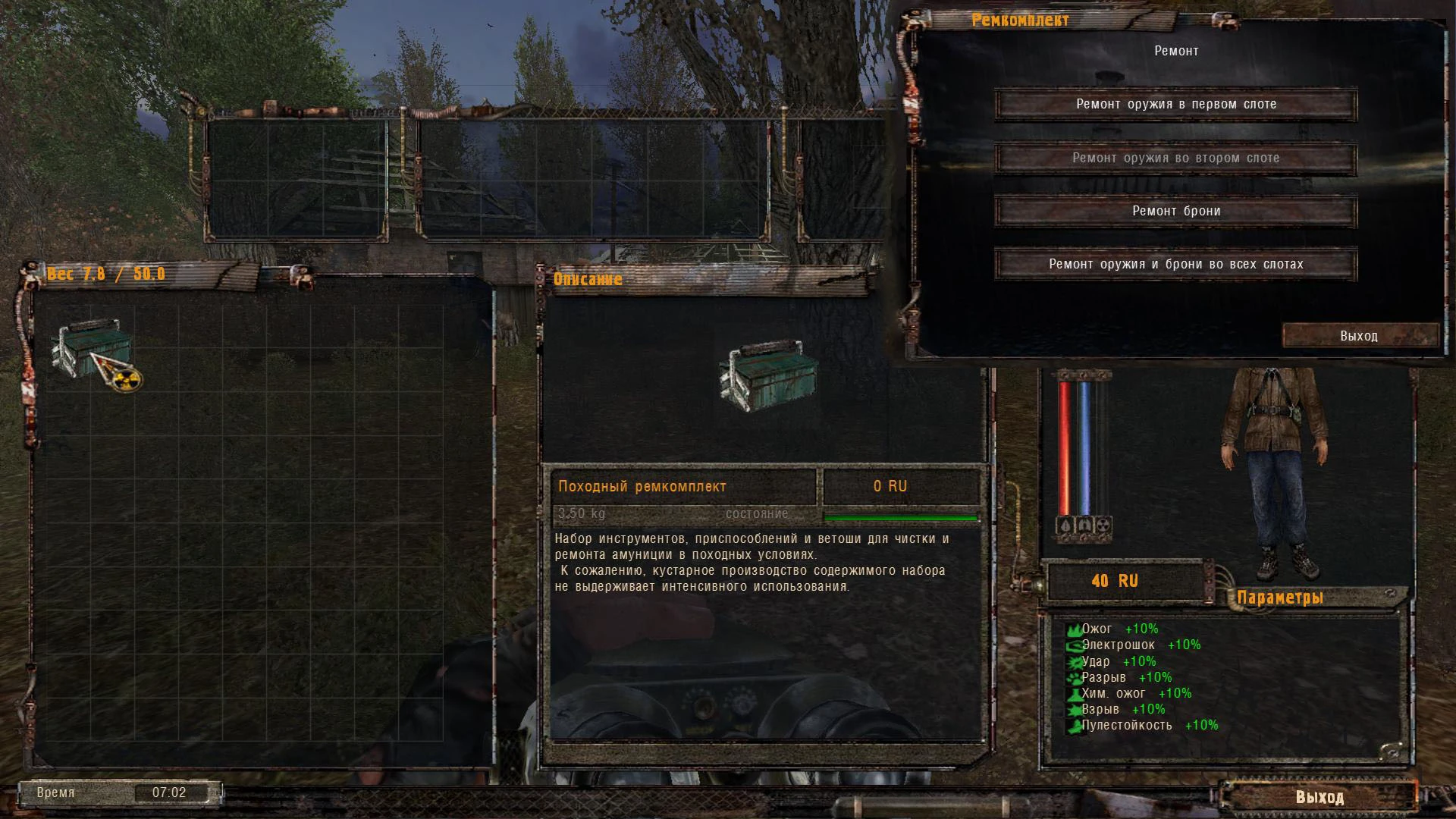
Task: Click the radiation hazard indicator below status bars
Action: pos(1103,526)
